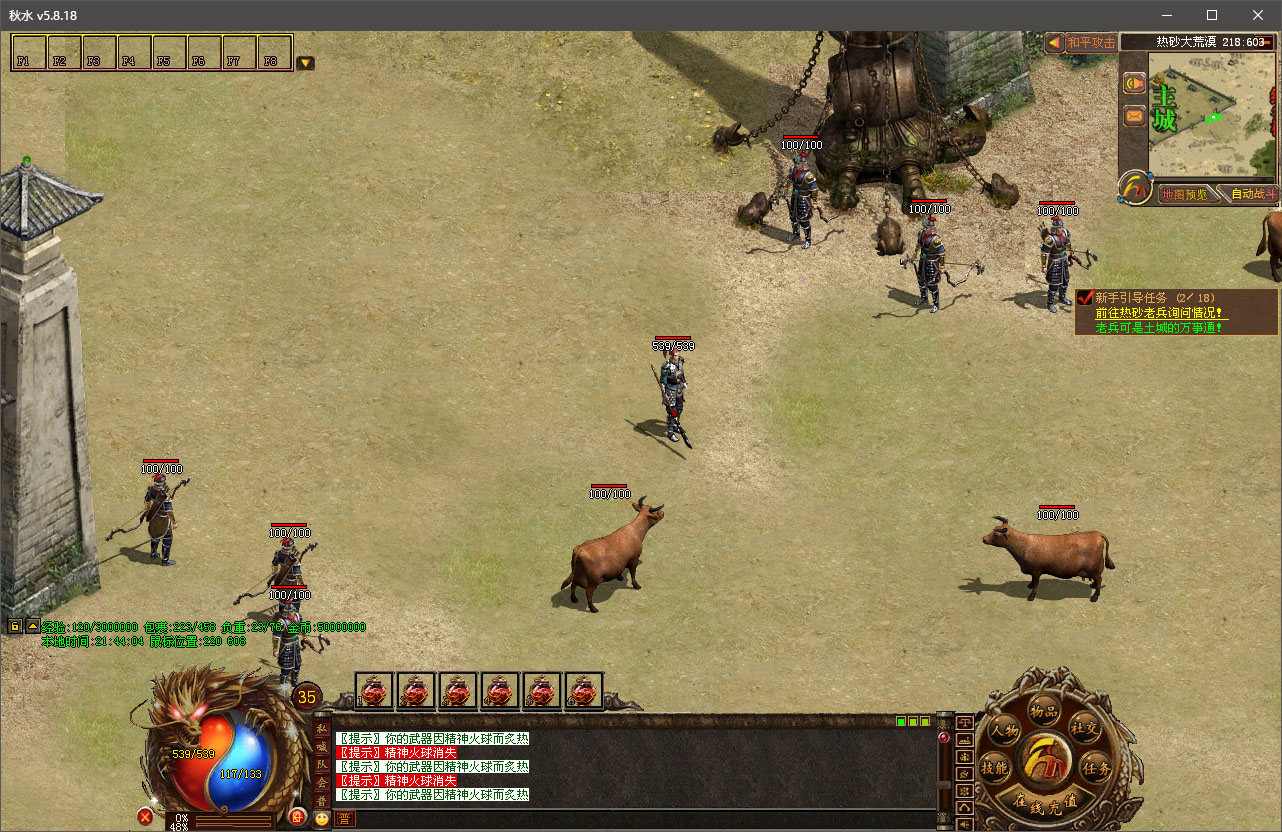Click the 在线充值 recharge button

click(1044, 801)
